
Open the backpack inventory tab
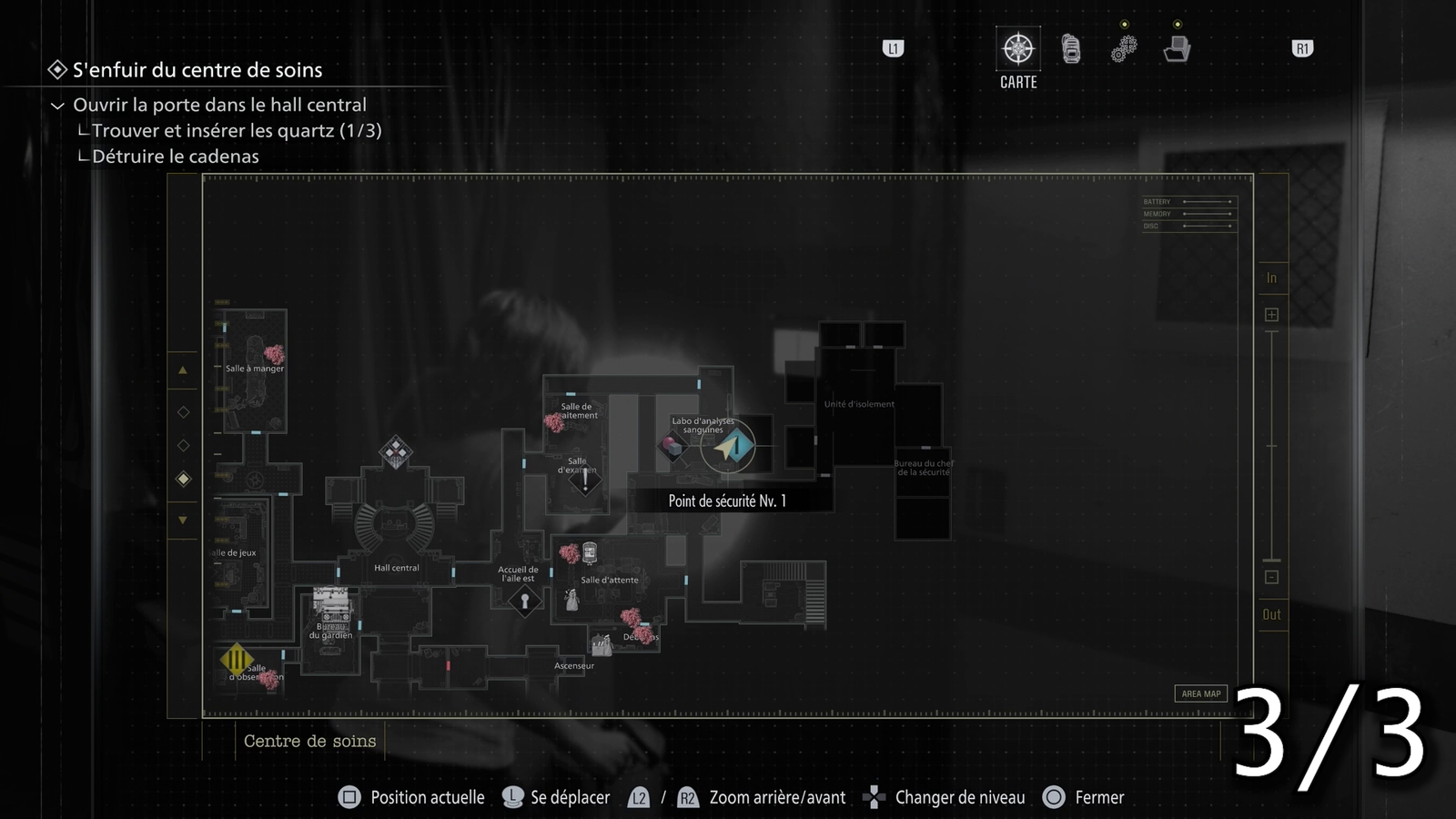point(1071,49)
